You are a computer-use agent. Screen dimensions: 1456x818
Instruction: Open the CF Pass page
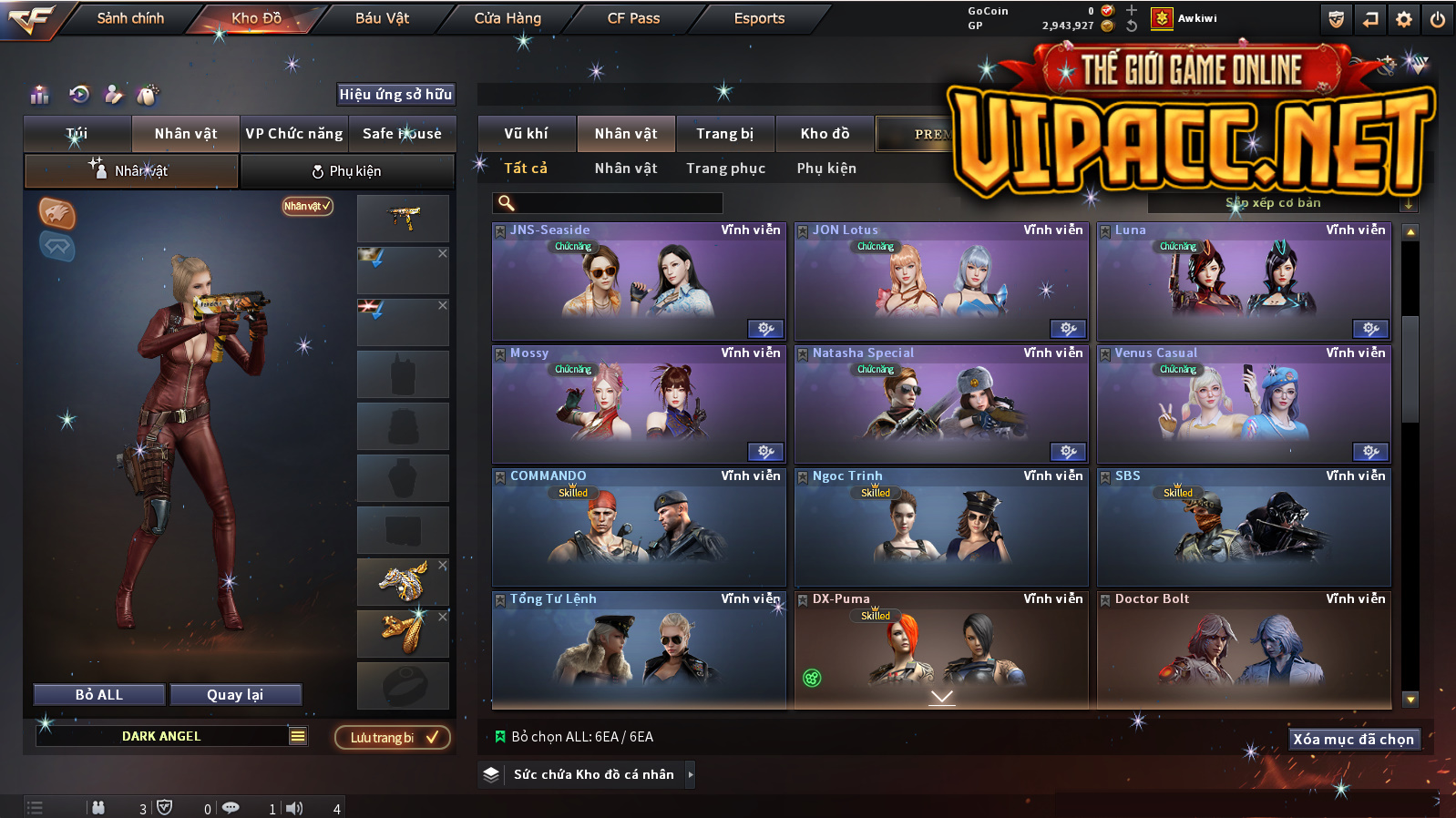point(633,18)
